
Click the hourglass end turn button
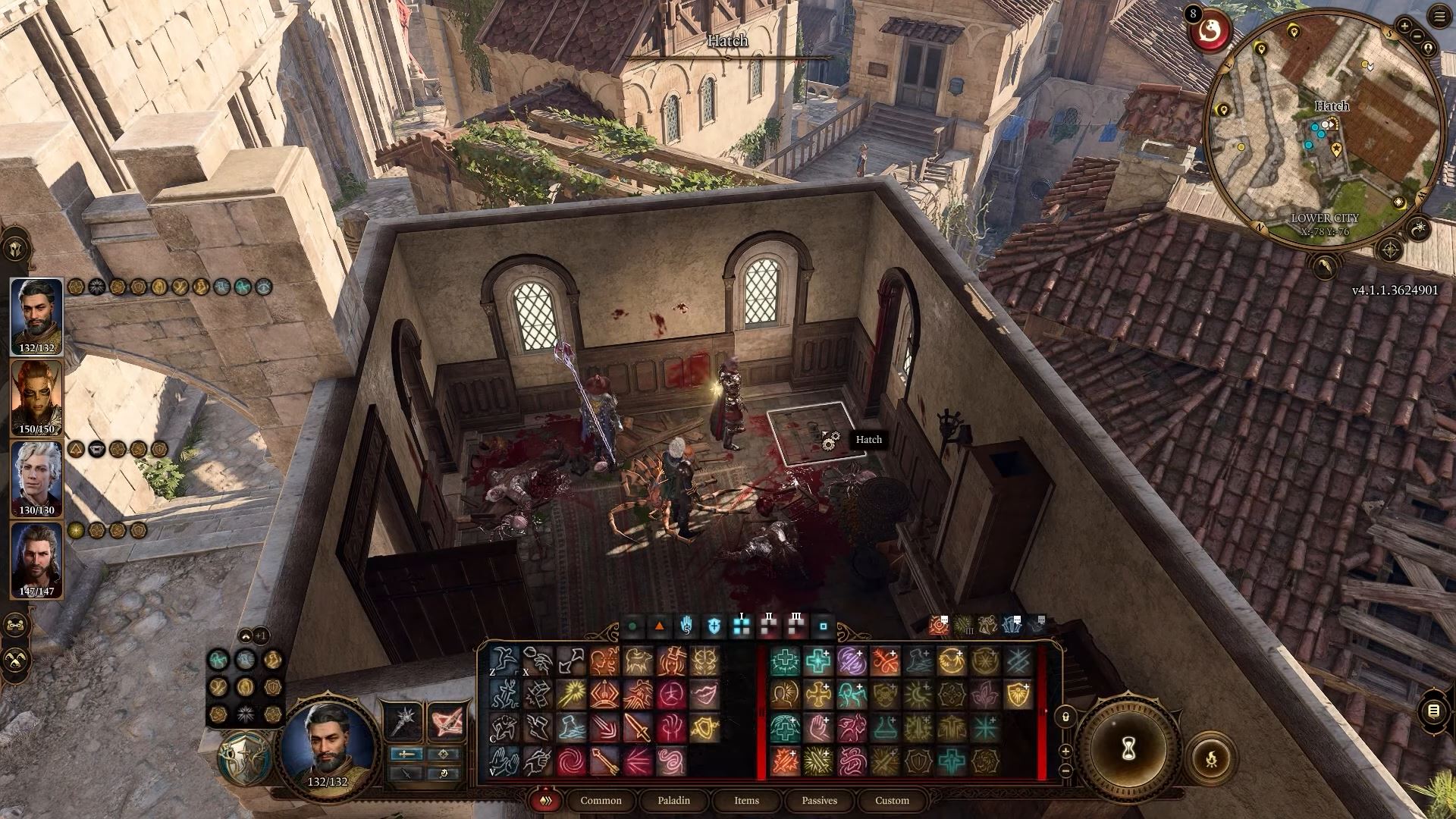[x=1128, y=750]
